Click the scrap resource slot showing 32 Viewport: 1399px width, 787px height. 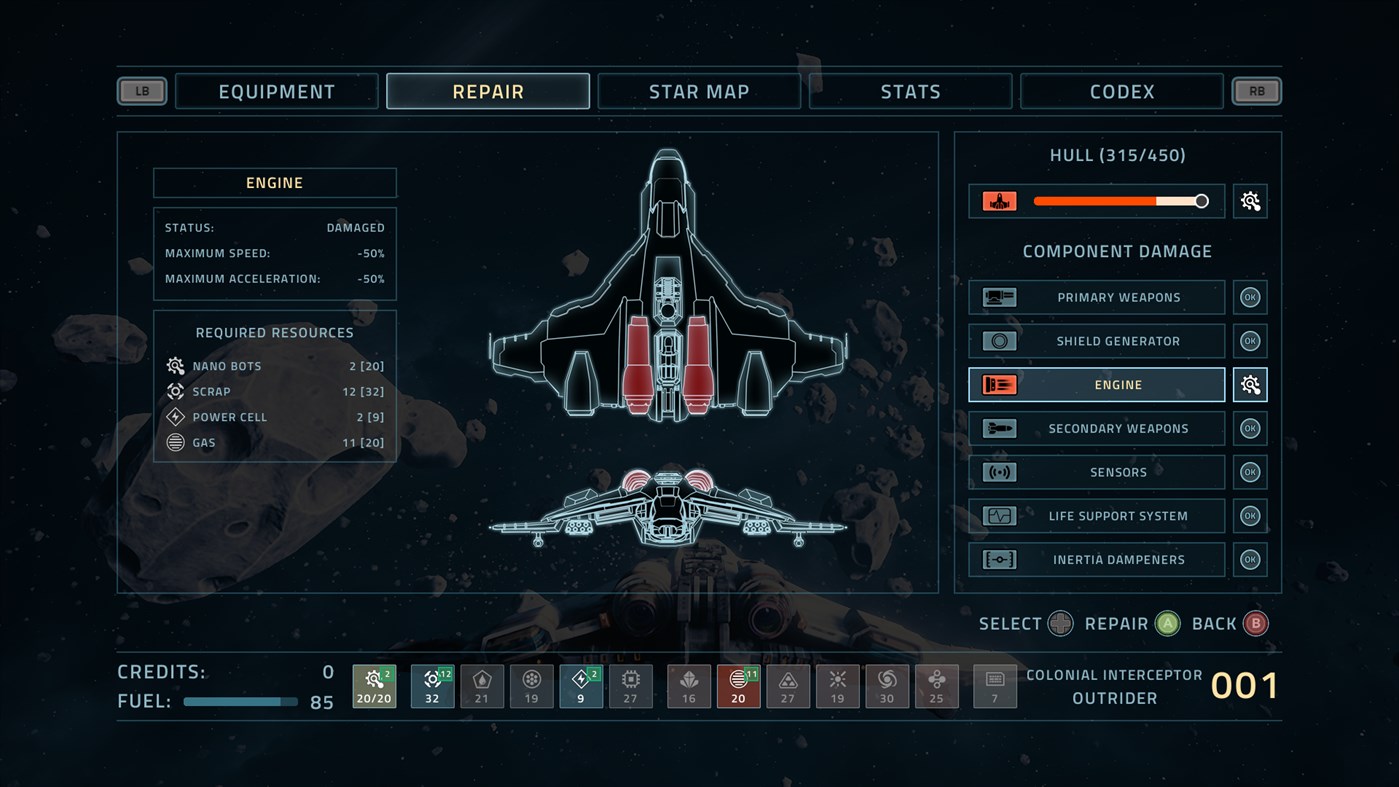point(432,686)
